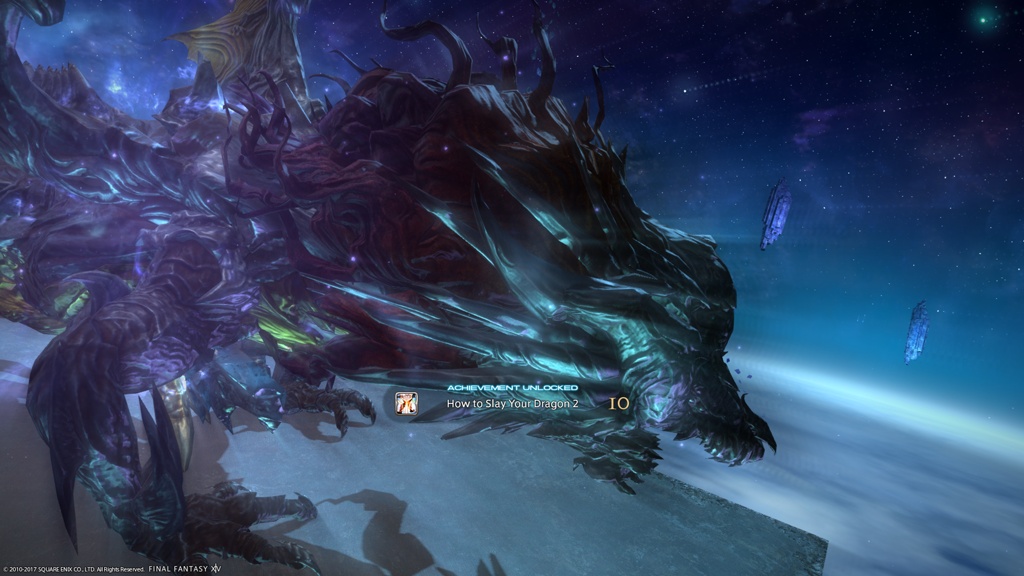The height and width of the screenshot is (576, 1024).
Task: Click the achievement icon in the unlock banner
Action: [406, 403]
